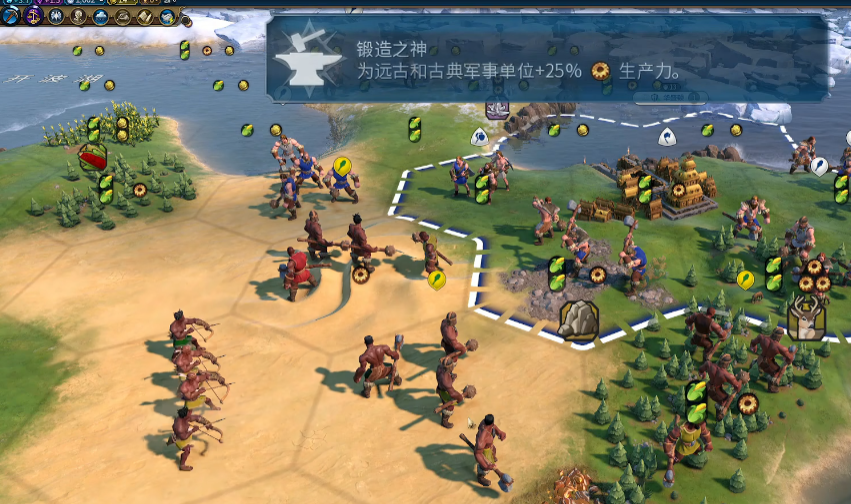This screenshot has height=504, width=851.
Task: Open the civics tree via the purple scales icon
Action: (x=33, y=16)
